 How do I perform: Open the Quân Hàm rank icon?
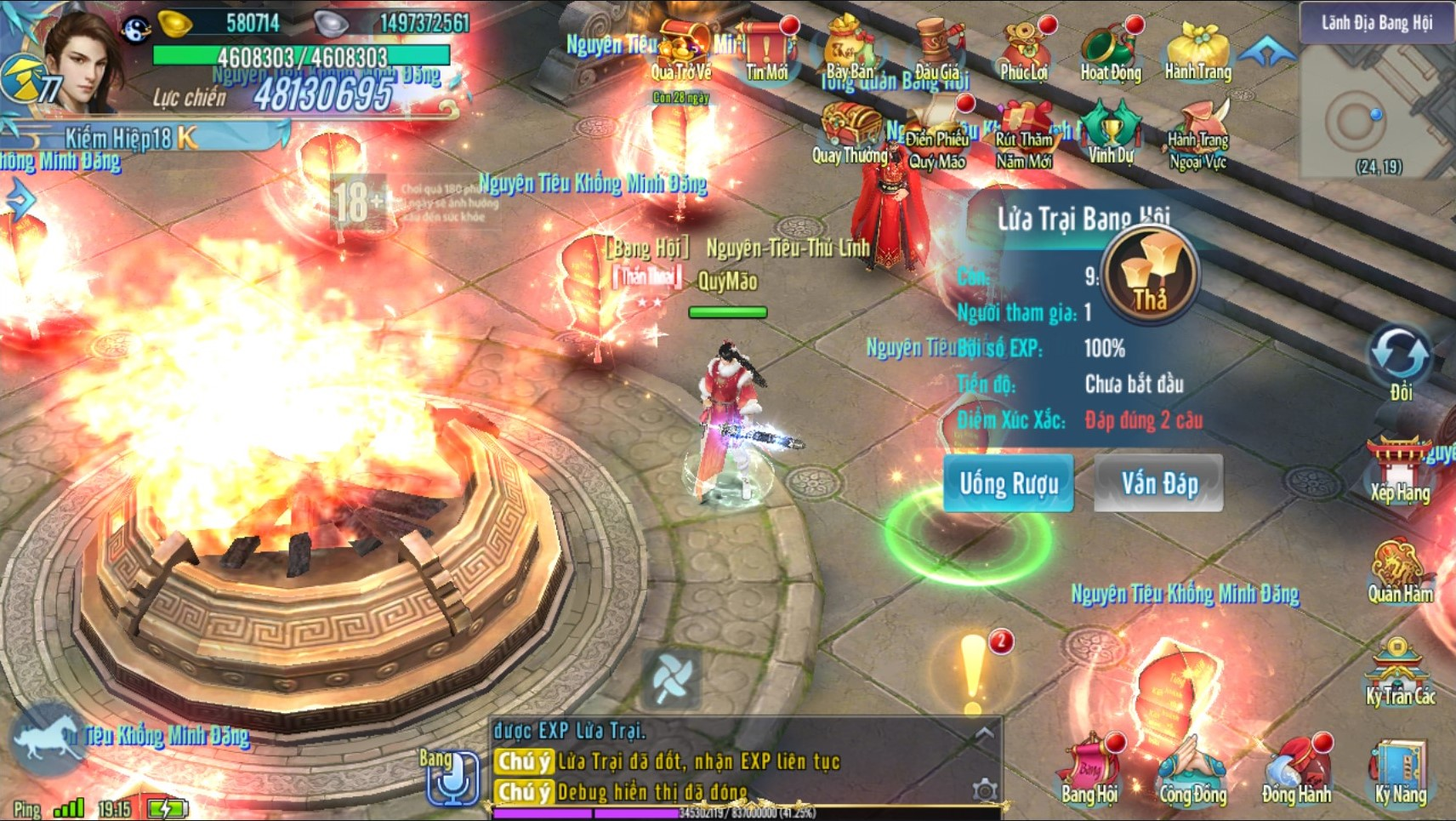tap(1399, 570)
